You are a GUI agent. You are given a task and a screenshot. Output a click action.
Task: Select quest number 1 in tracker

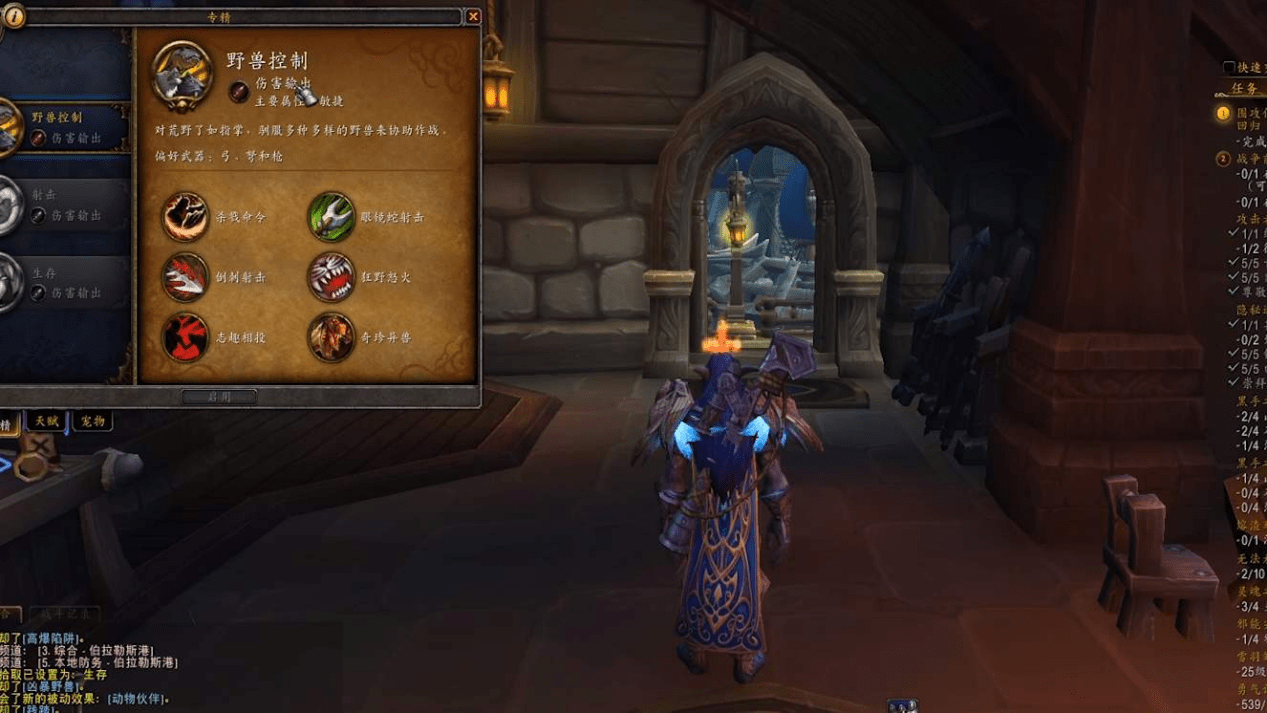[1223, 114]
